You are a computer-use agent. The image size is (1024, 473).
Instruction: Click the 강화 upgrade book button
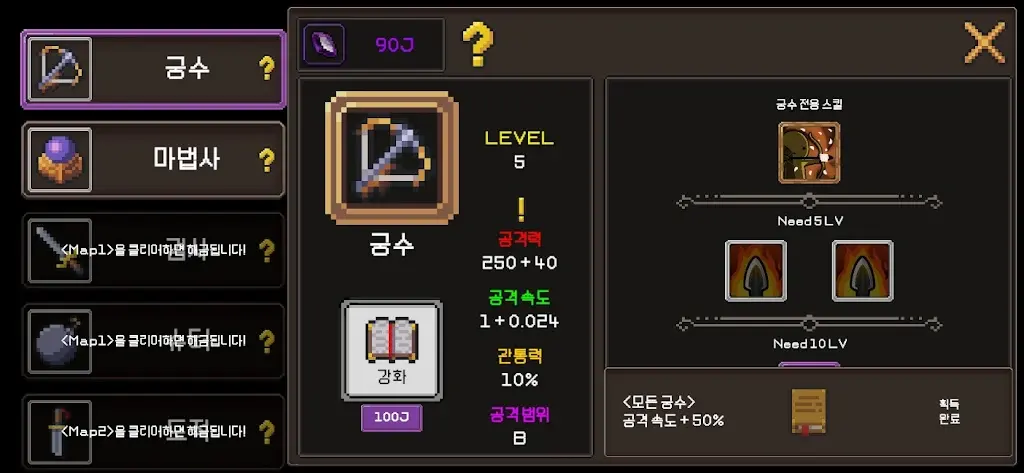[391, 350]
